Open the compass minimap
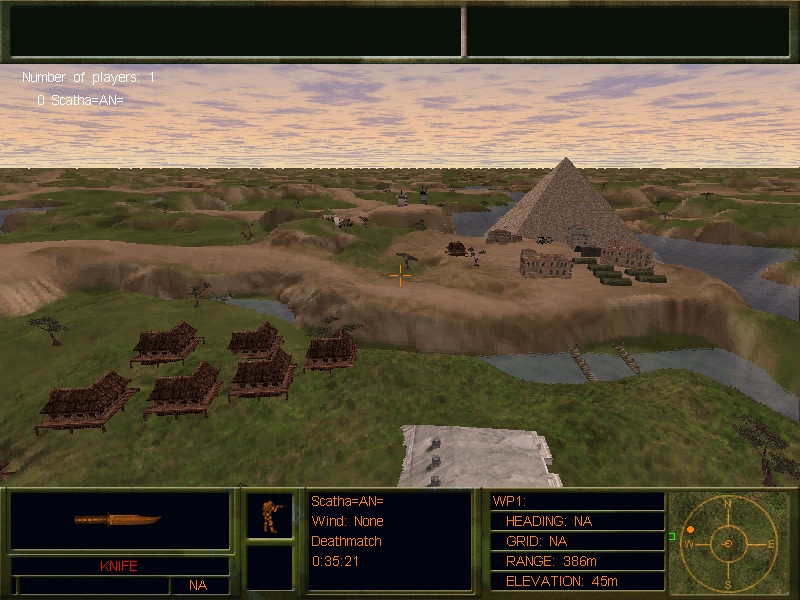Viewport: 800px width, 600px height. tap(727, 543)
